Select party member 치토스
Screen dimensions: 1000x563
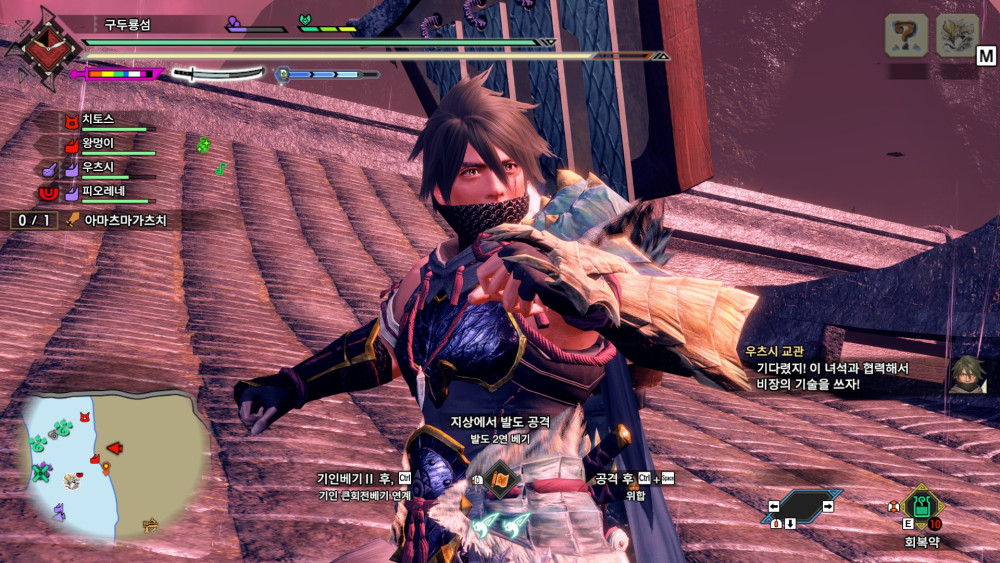(x=98, y=119)
